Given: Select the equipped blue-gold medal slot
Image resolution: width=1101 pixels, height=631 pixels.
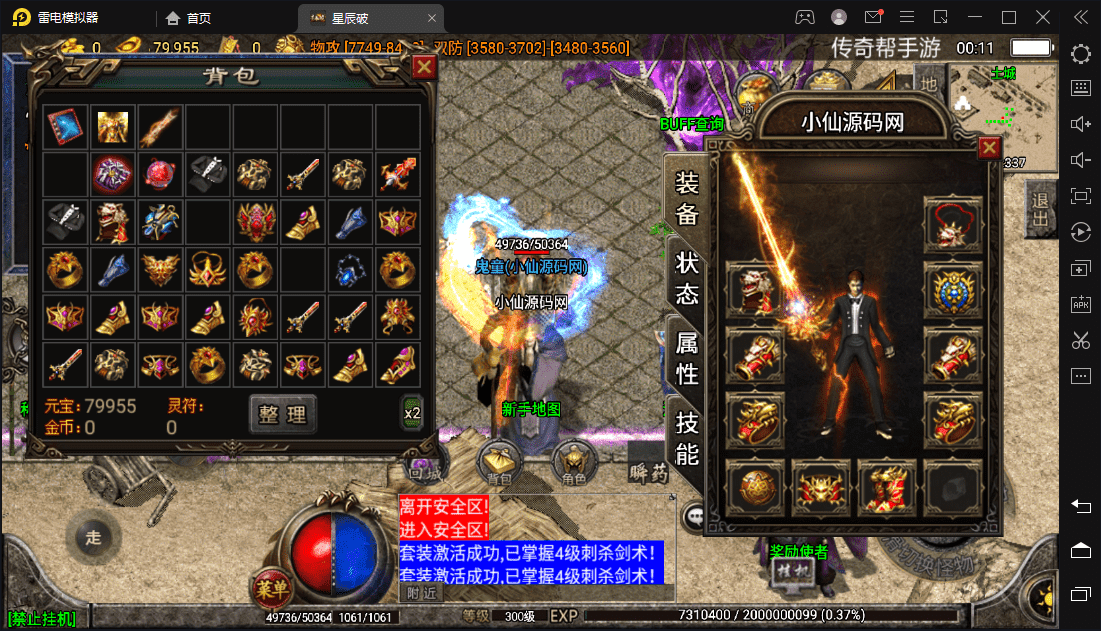Looking at the screenshot, I should [x=953, y=290].
